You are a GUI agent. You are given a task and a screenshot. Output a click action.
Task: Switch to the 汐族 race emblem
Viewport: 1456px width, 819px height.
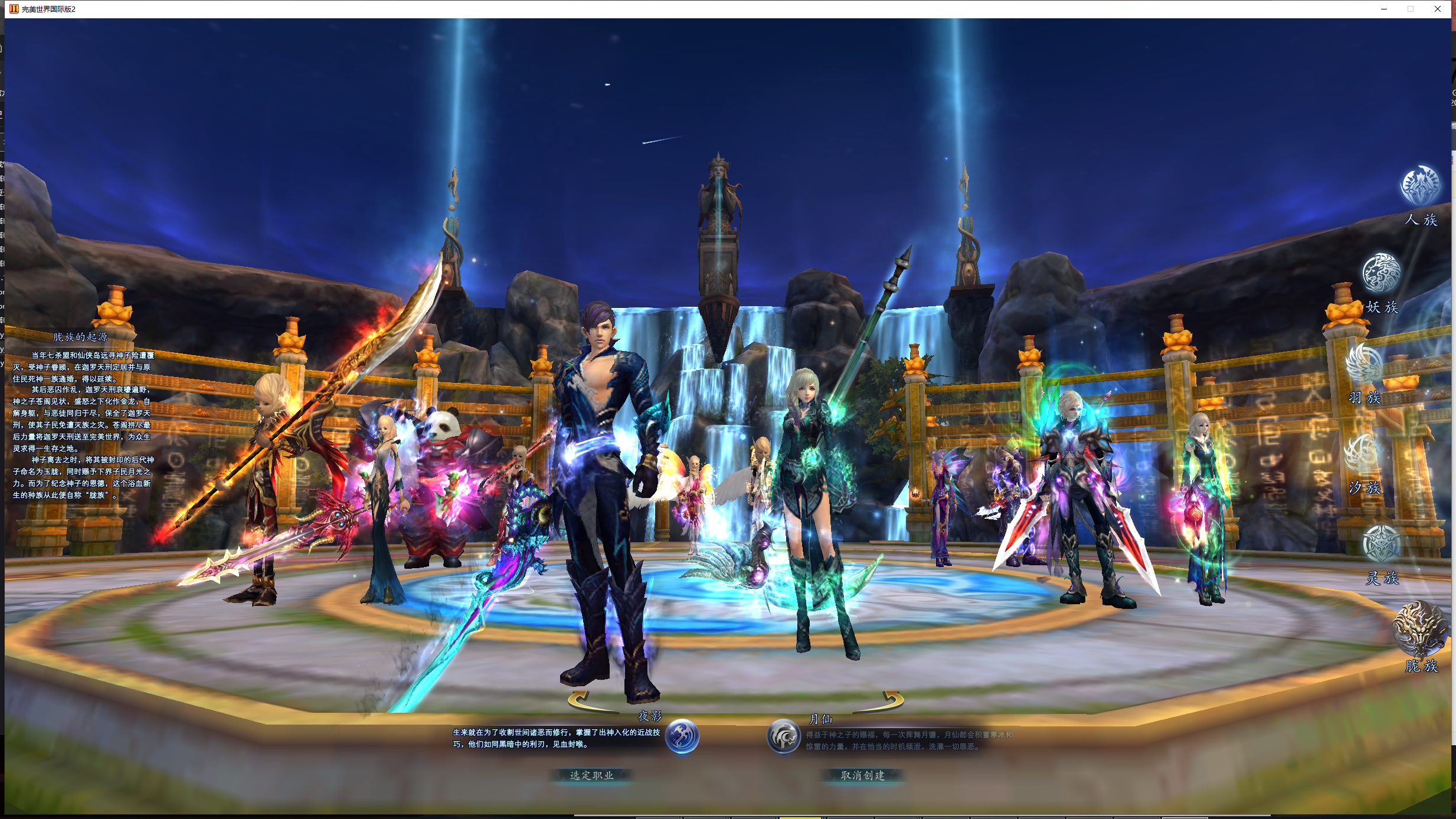pyautogui.click(x=1363, y=454)
